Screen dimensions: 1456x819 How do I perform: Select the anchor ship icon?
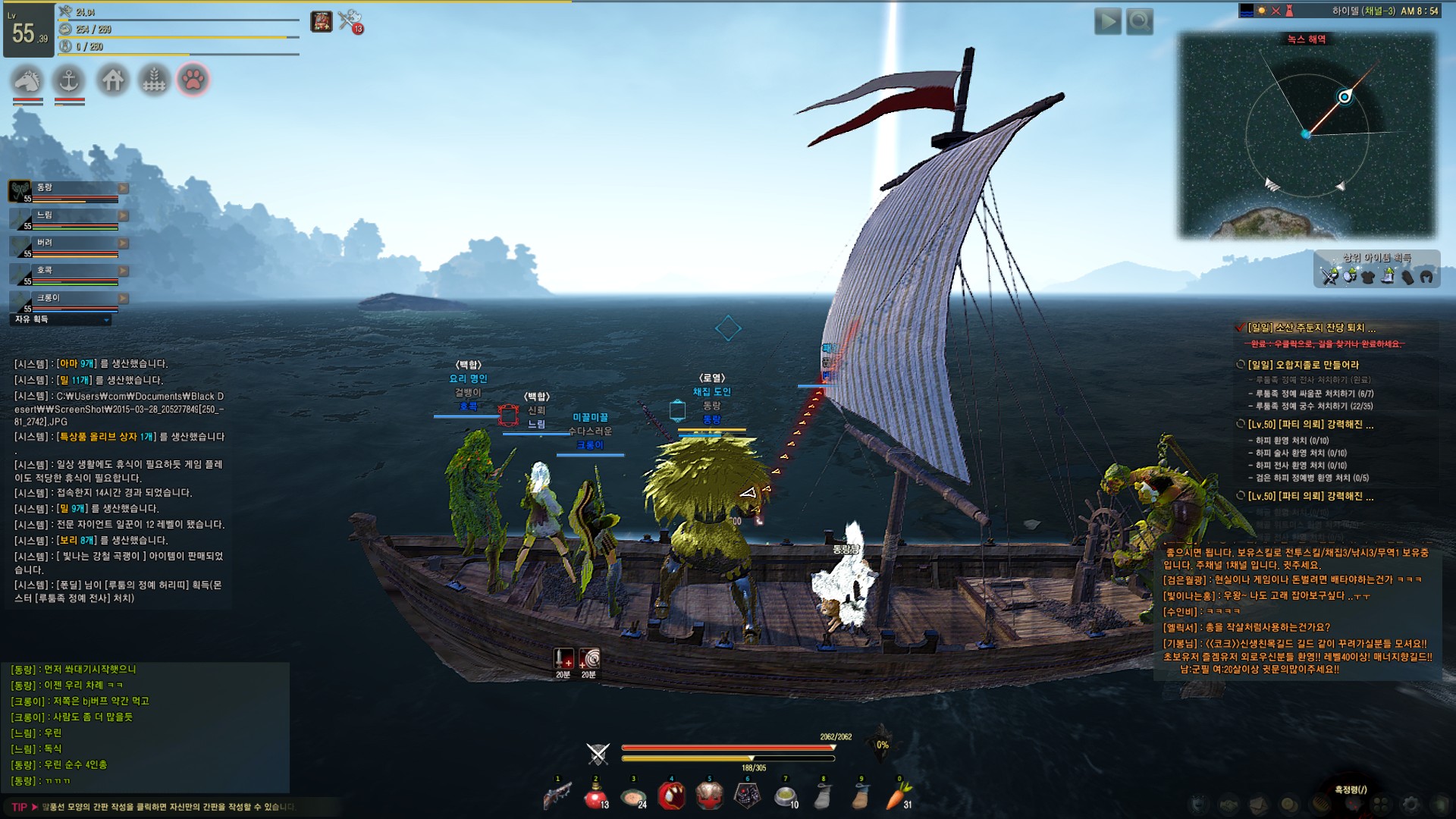pyautogui.click(x=70, y=80)
